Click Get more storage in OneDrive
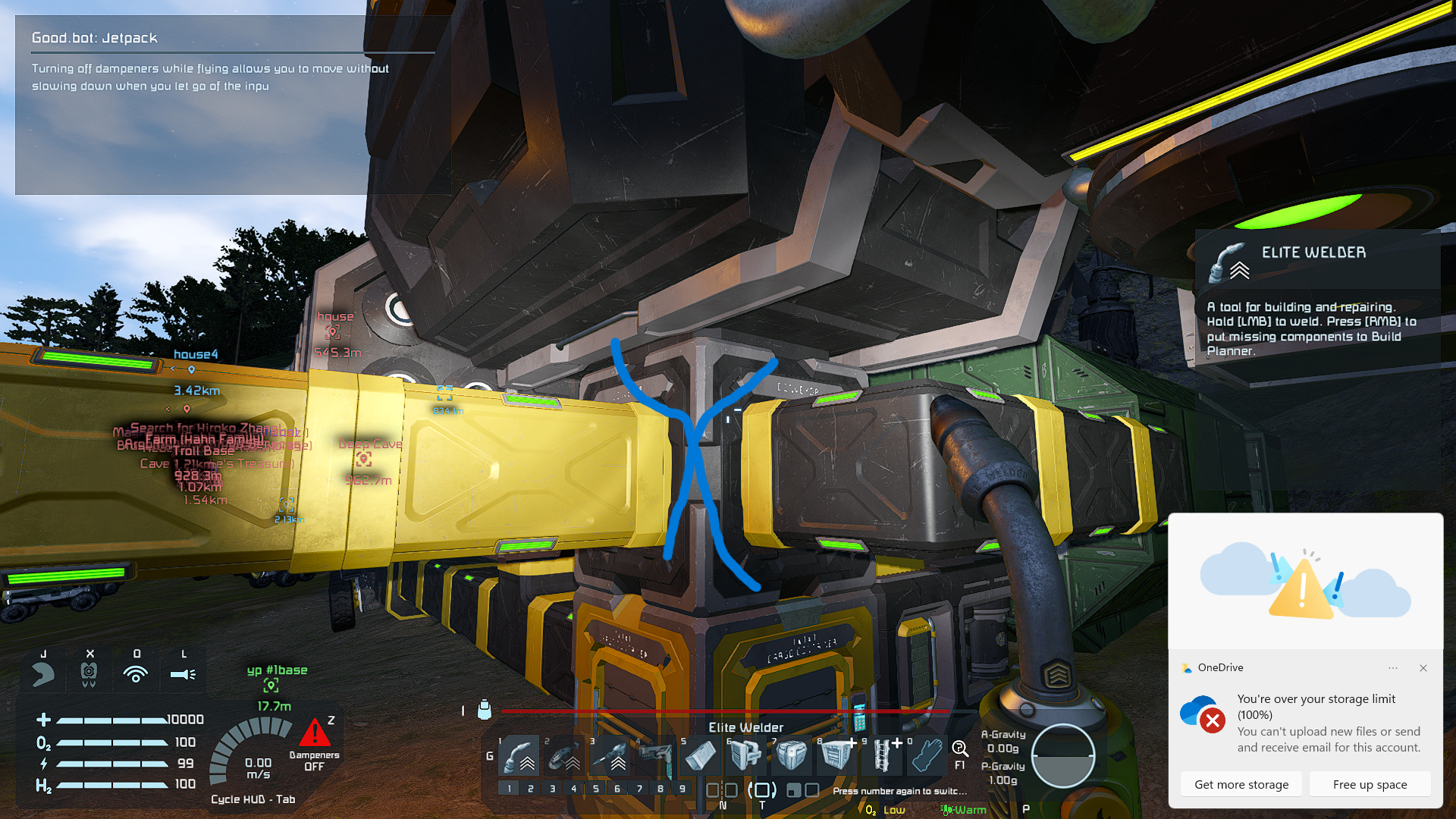Viewport: 1456px width, 819px height. [x=1241, y=784]
